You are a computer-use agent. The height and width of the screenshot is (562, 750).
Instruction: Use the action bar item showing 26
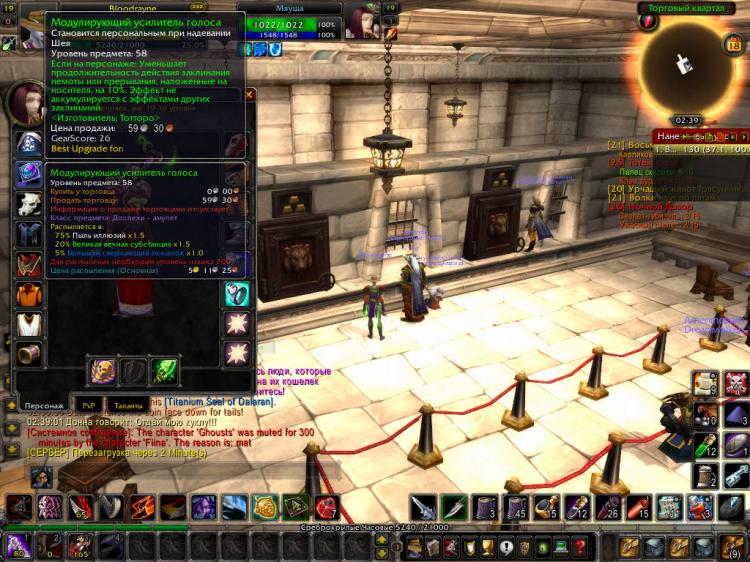click(607, 508)
